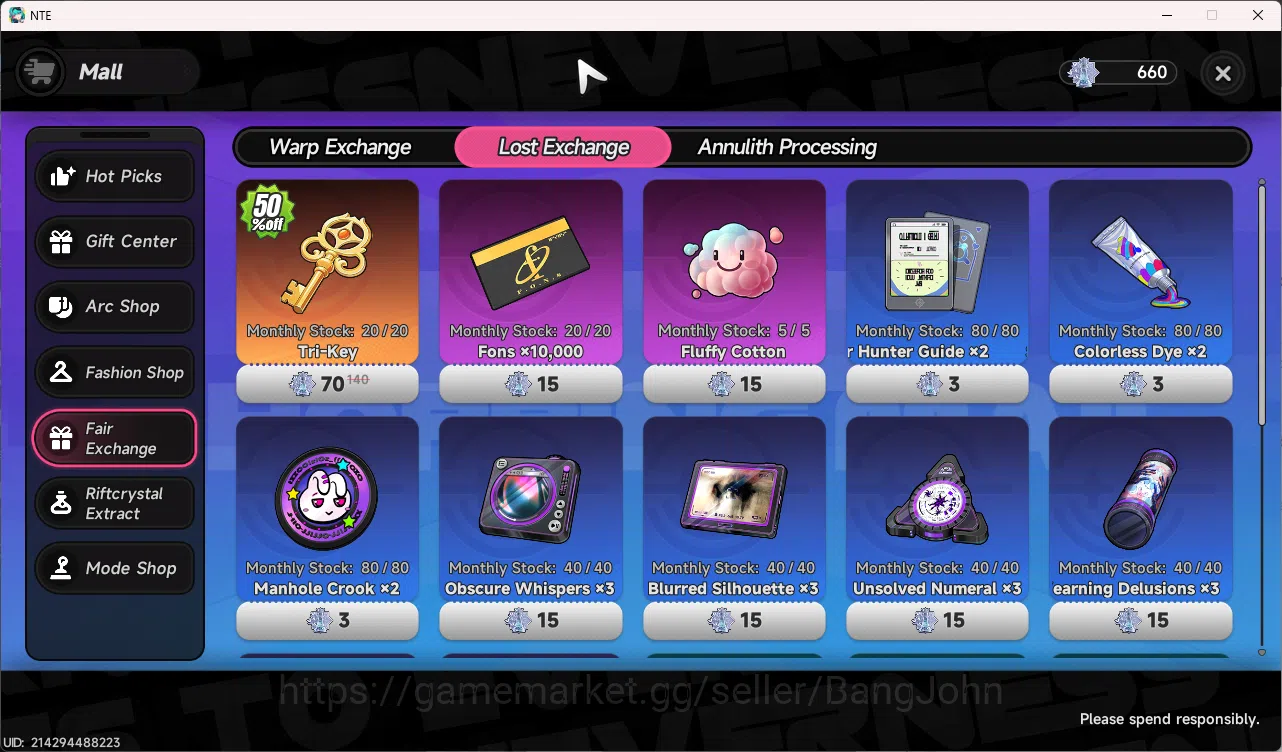
Task: Open the Arc Shop section
Action: 114,307
